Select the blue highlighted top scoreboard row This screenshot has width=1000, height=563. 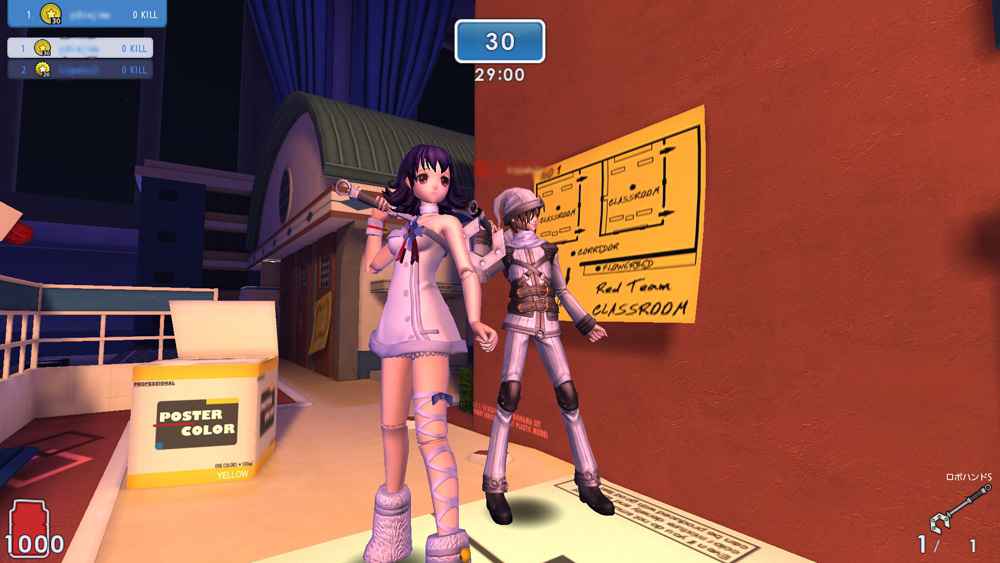tap(82, 14)
